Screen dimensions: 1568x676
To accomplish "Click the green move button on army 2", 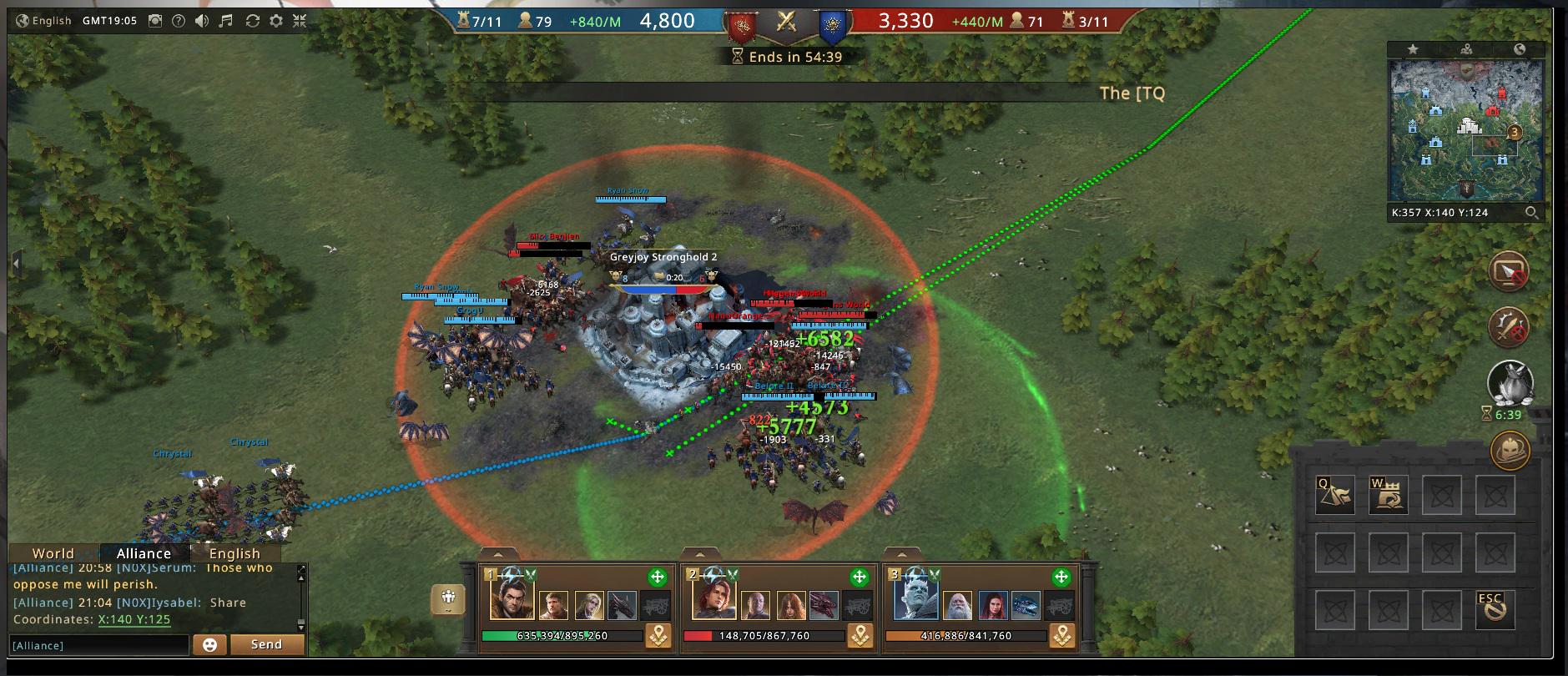I will point(860,577).
